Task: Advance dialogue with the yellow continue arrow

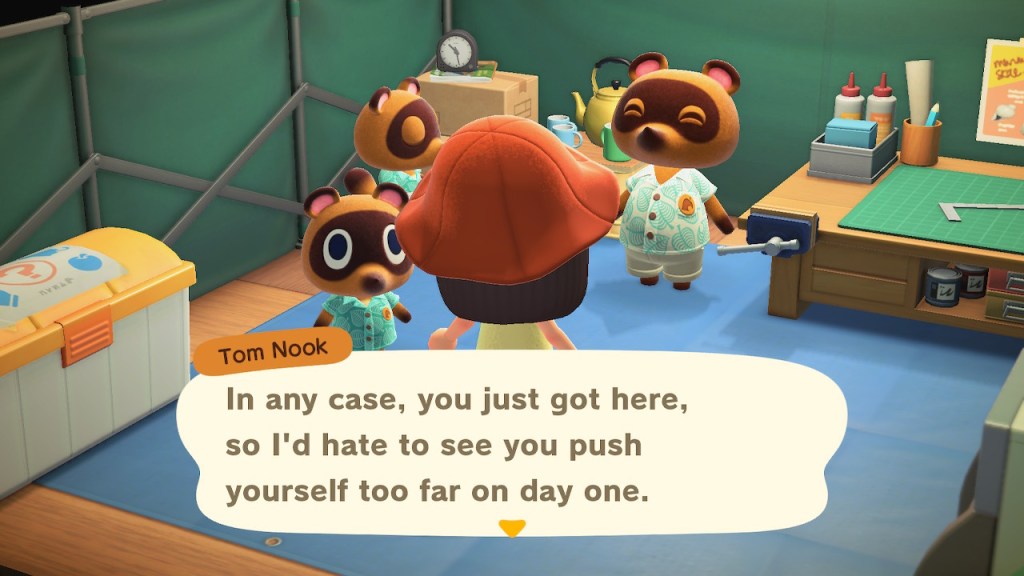Action: 512,528
